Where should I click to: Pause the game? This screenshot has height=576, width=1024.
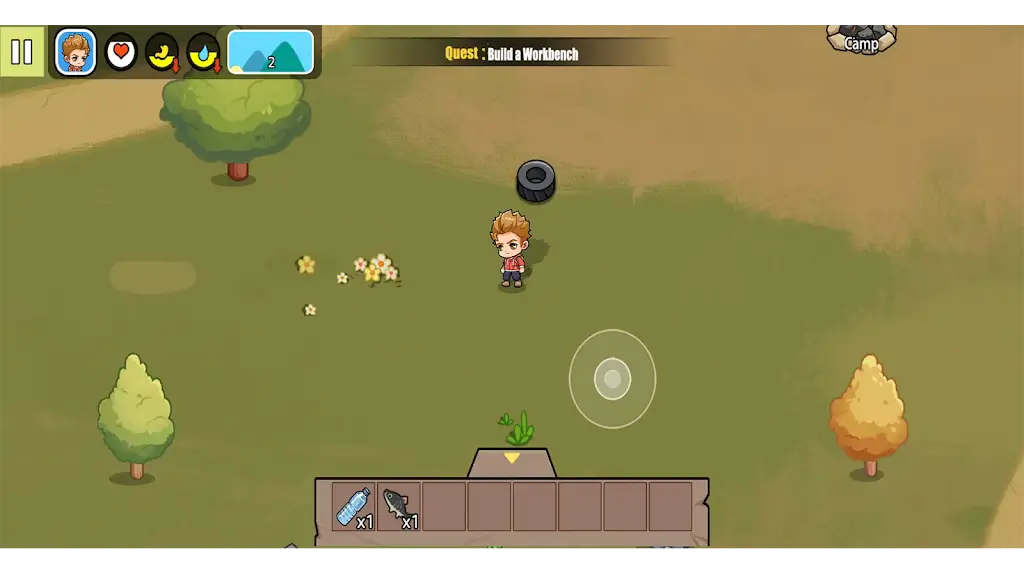tap(22, 52)
